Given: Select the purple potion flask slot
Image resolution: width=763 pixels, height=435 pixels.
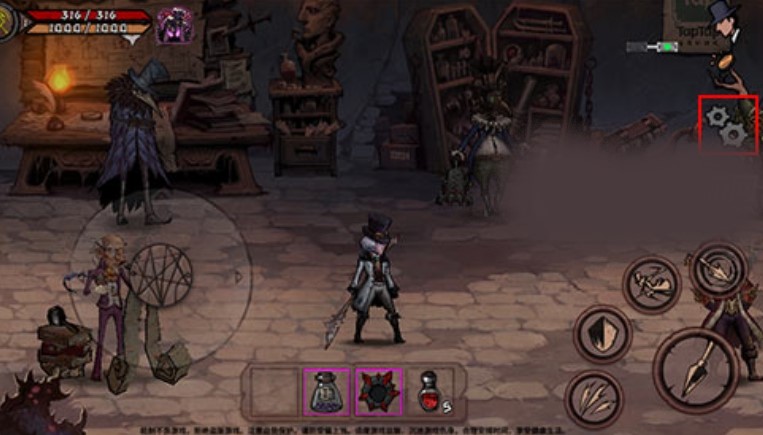Looking at the screenshot, I should click(x=327, y=390).
